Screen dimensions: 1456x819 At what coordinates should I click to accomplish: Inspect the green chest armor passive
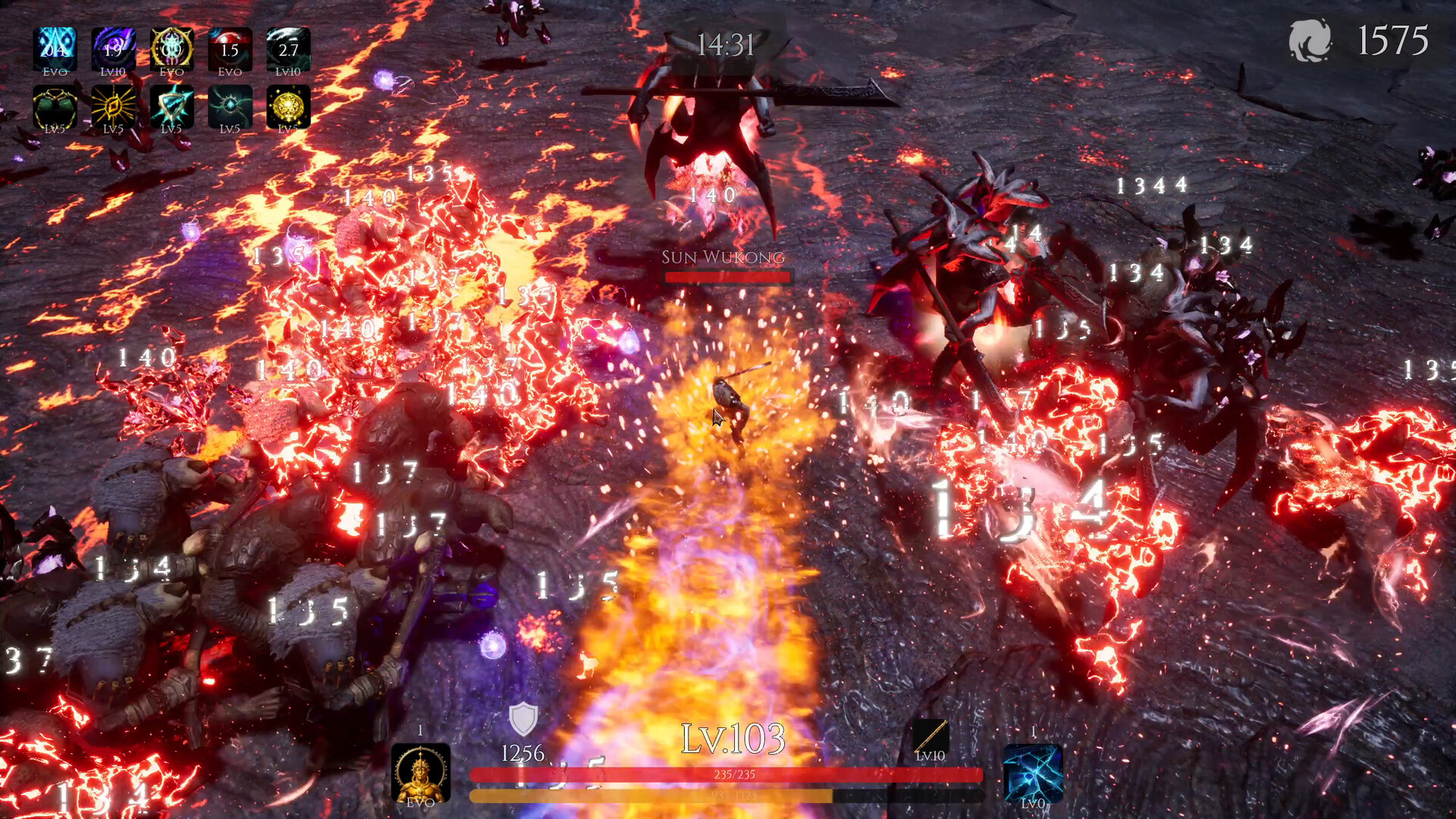[x=55, y=106]
